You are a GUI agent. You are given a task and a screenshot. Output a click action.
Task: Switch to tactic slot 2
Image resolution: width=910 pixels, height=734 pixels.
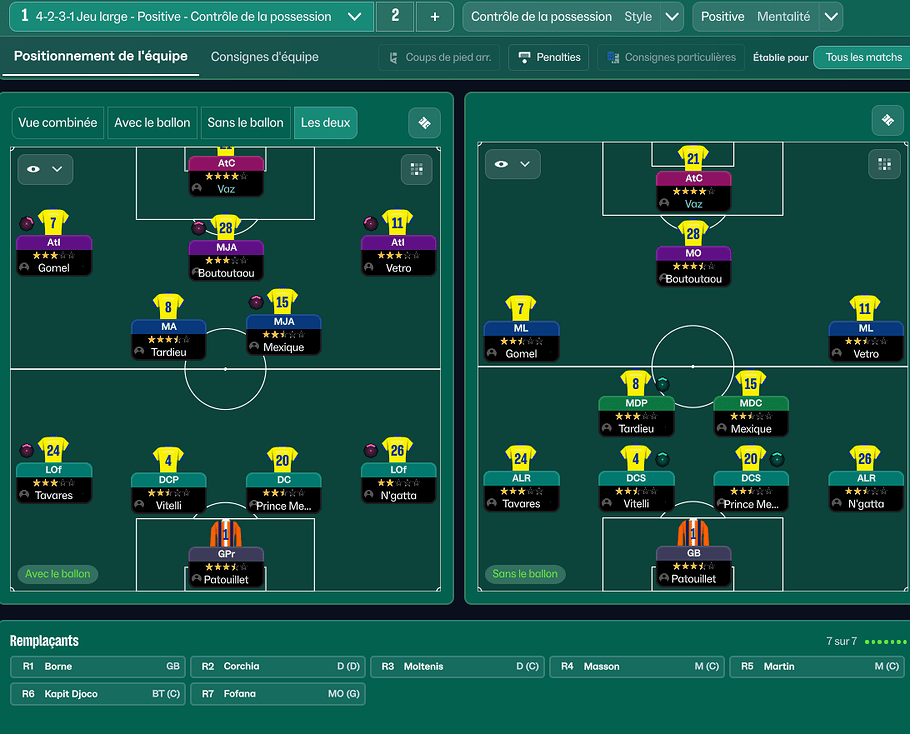click(395, 16)
